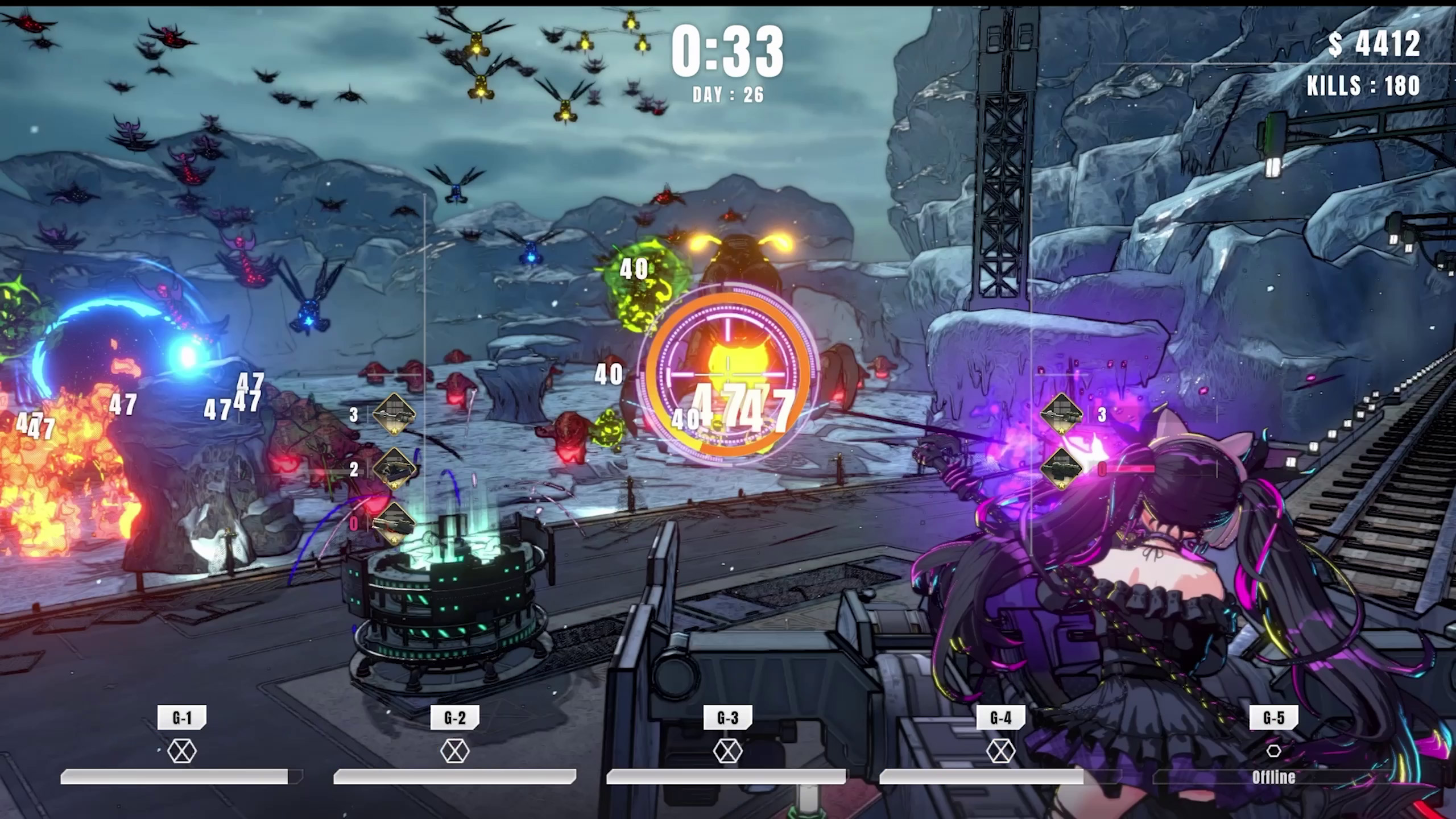This screenshot has width=1456, height=819.
Task: Select the G-3 gate label
Action: click(727, 718)
